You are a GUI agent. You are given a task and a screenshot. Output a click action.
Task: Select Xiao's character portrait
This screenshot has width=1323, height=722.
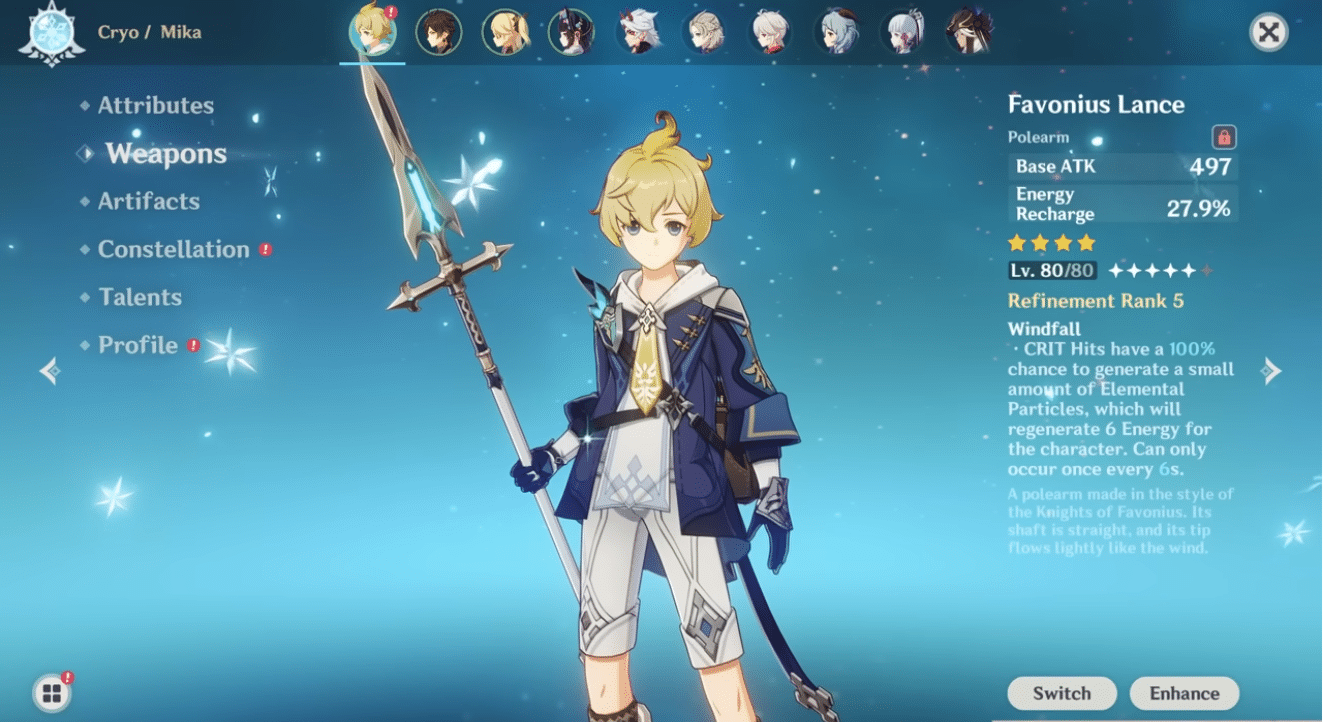[x=572, y=32]
